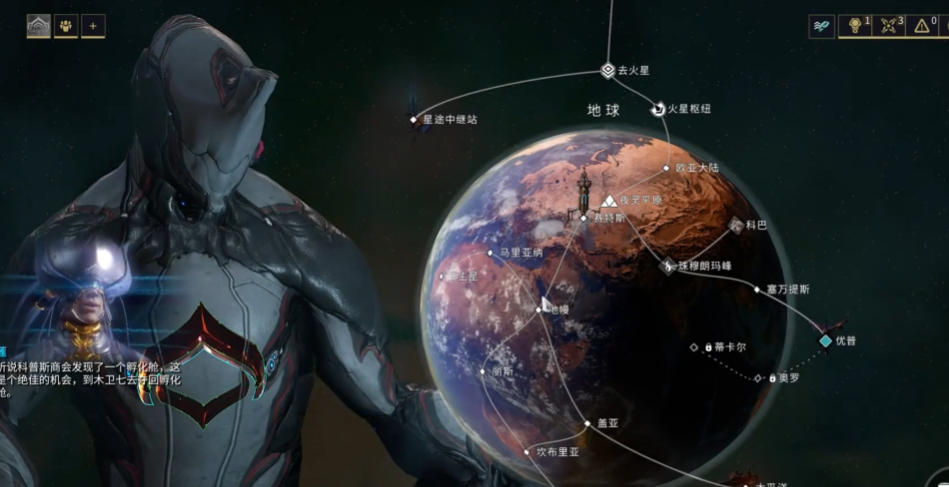
Task: Select the 科巴 mission node
Action: [x=736, y=225]
